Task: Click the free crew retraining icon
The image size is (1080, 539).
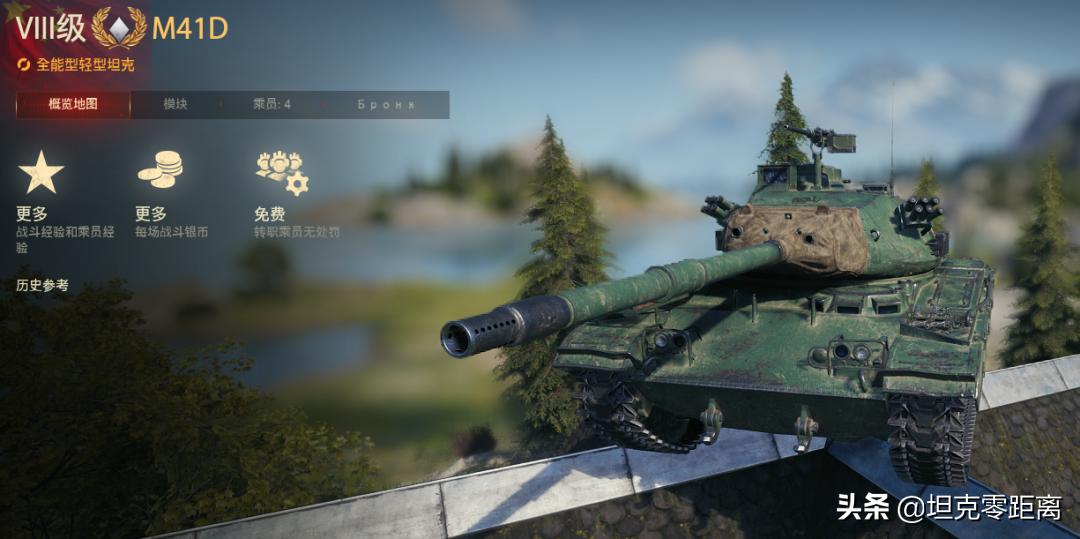Action: pyautogui.click(x=281, y=172)
